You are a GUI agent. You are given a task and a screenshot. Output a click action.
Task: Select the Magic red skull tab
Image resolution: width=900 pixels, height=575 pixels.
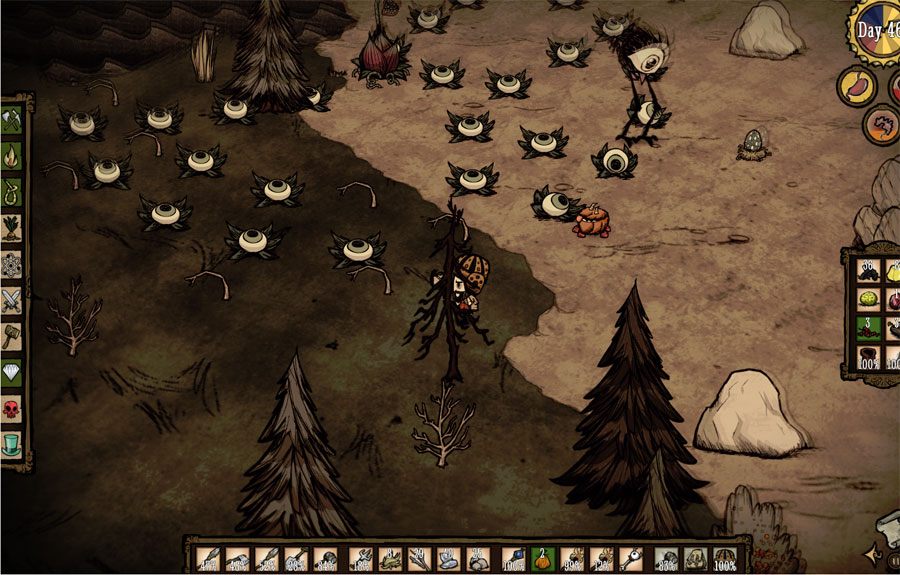pyautogui.click(x=11, y=407)
